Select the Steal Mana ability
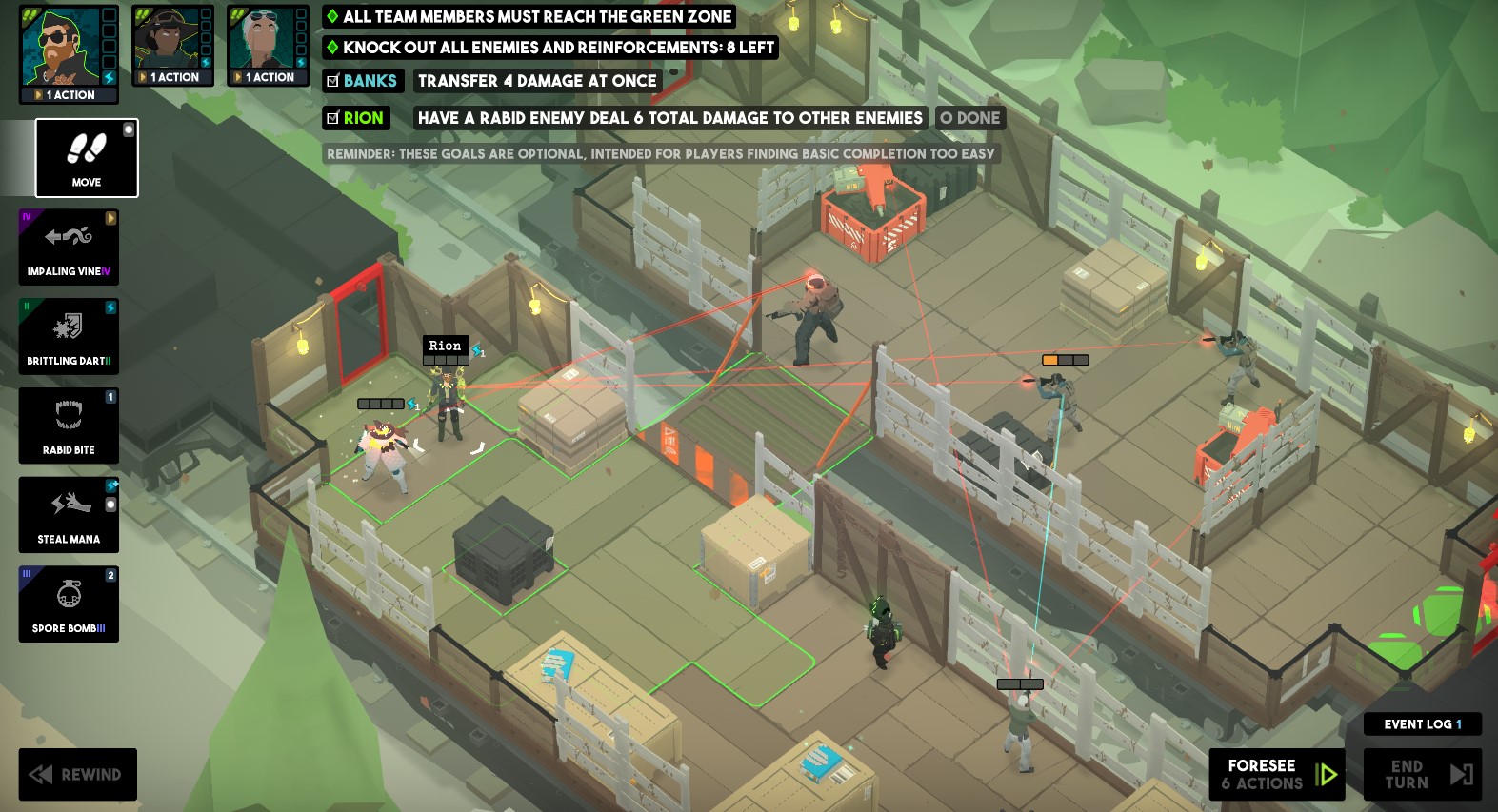Viewport: 1498px width, 812px height. [x=68, y=514]
